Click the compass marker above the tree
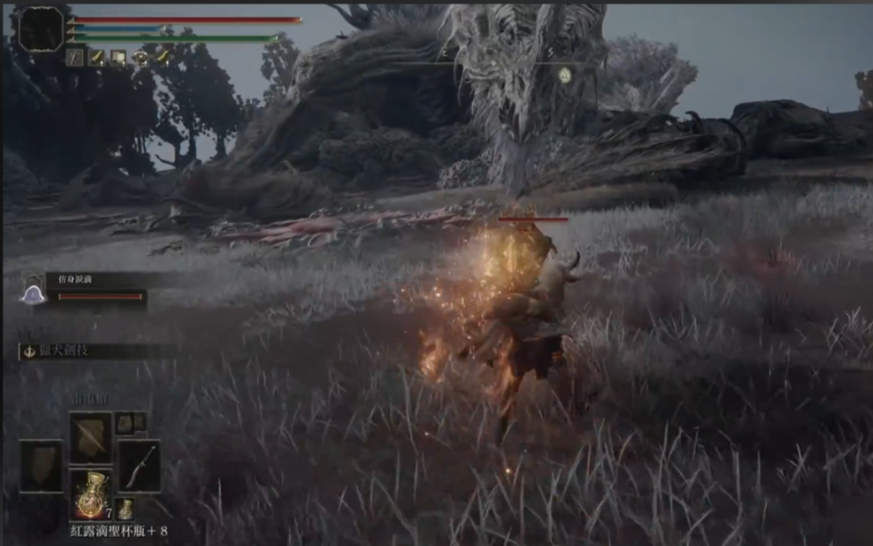Screen dimensions: 873x546 (565, 75)
